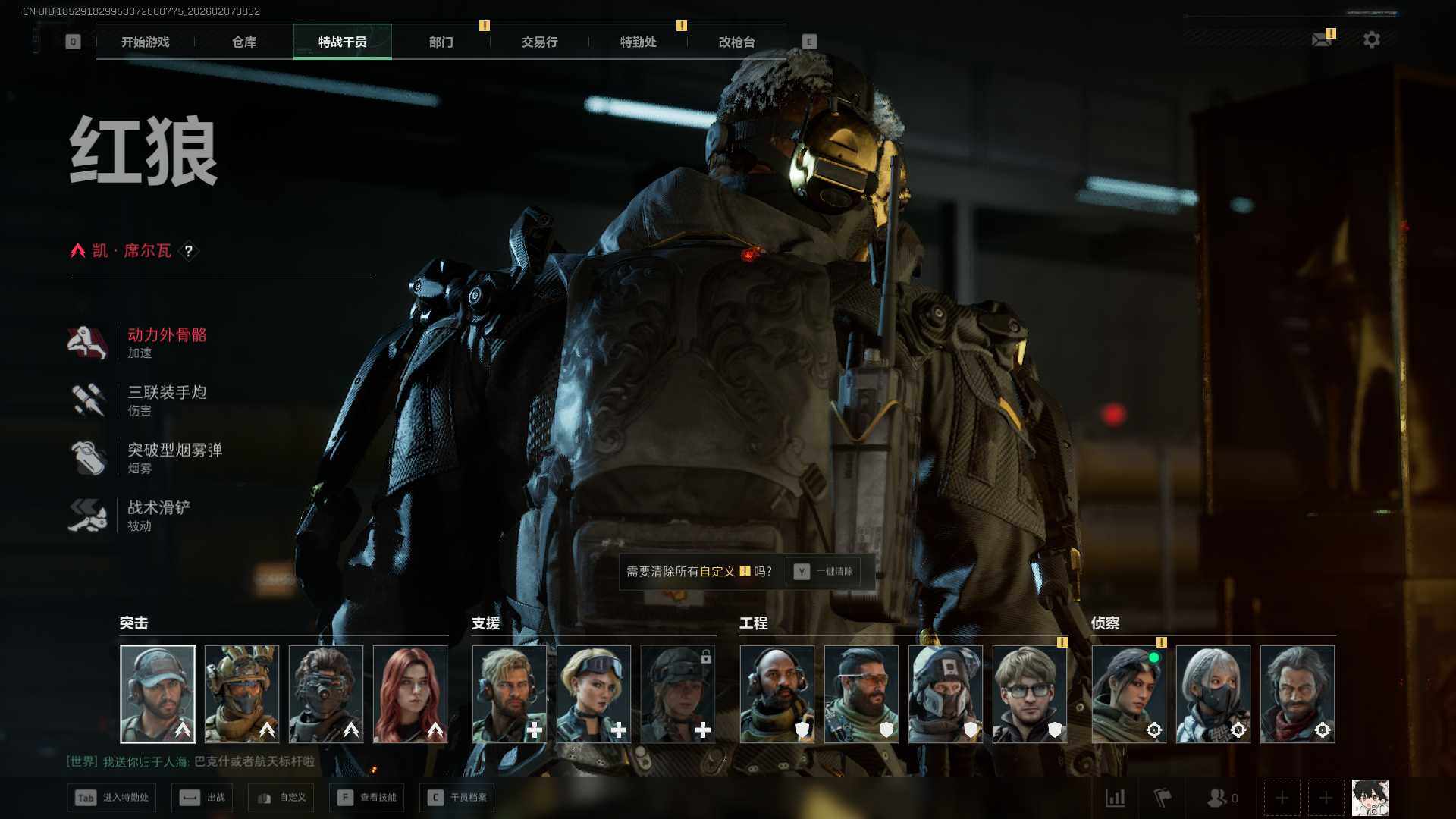Select the locked support operator portrait

(x=678, y=694)
